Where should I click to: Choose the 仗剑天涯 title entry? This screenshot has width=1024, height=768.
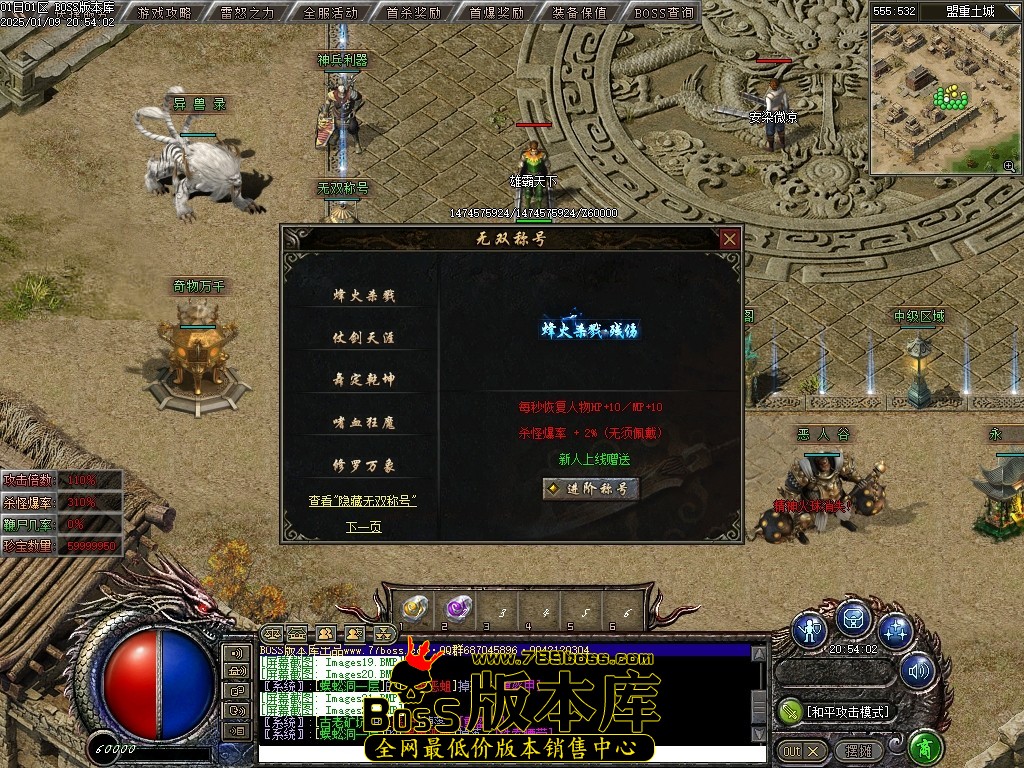[364, 338]
